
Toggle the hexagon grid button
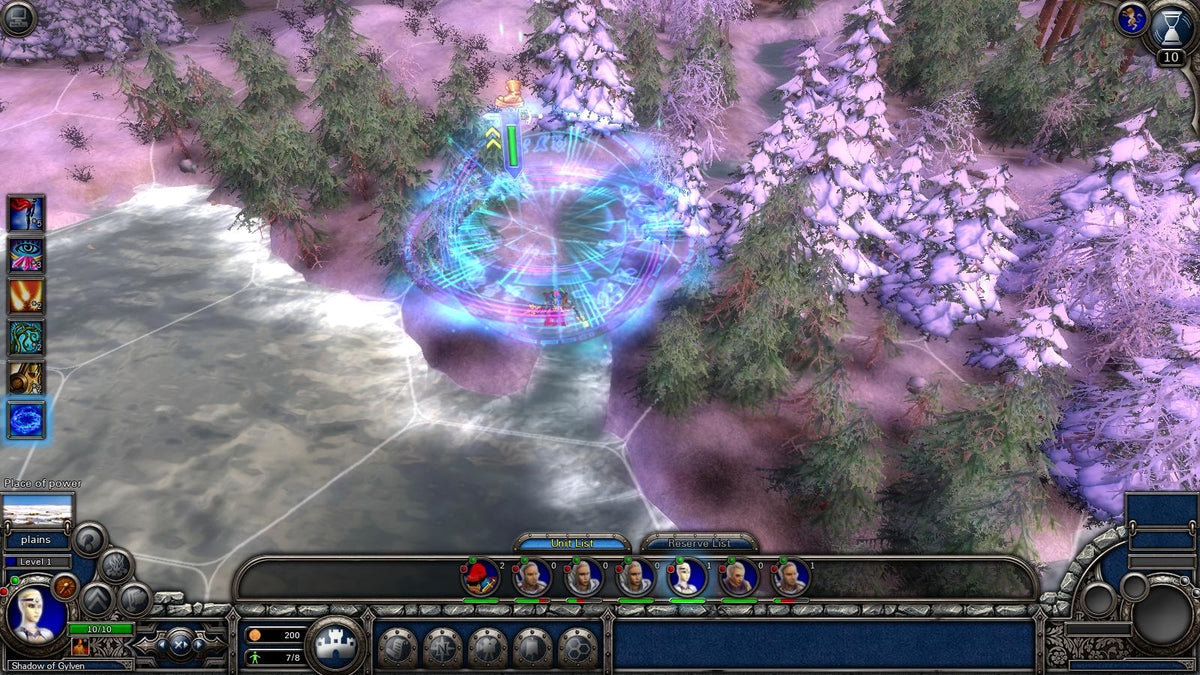(577, 647)
